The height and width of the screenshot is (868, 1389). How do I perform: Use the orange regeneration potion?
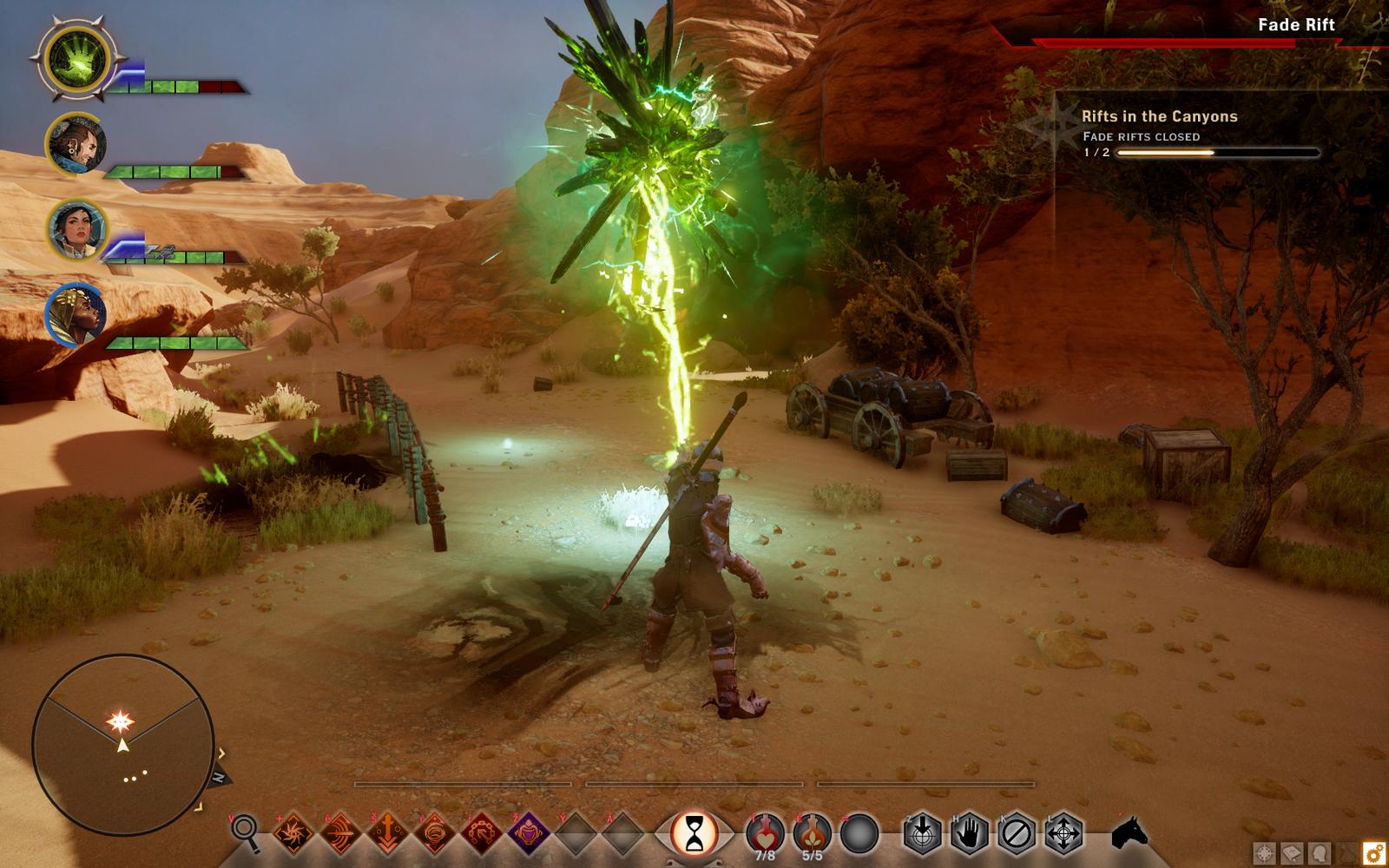pos(812,832)
